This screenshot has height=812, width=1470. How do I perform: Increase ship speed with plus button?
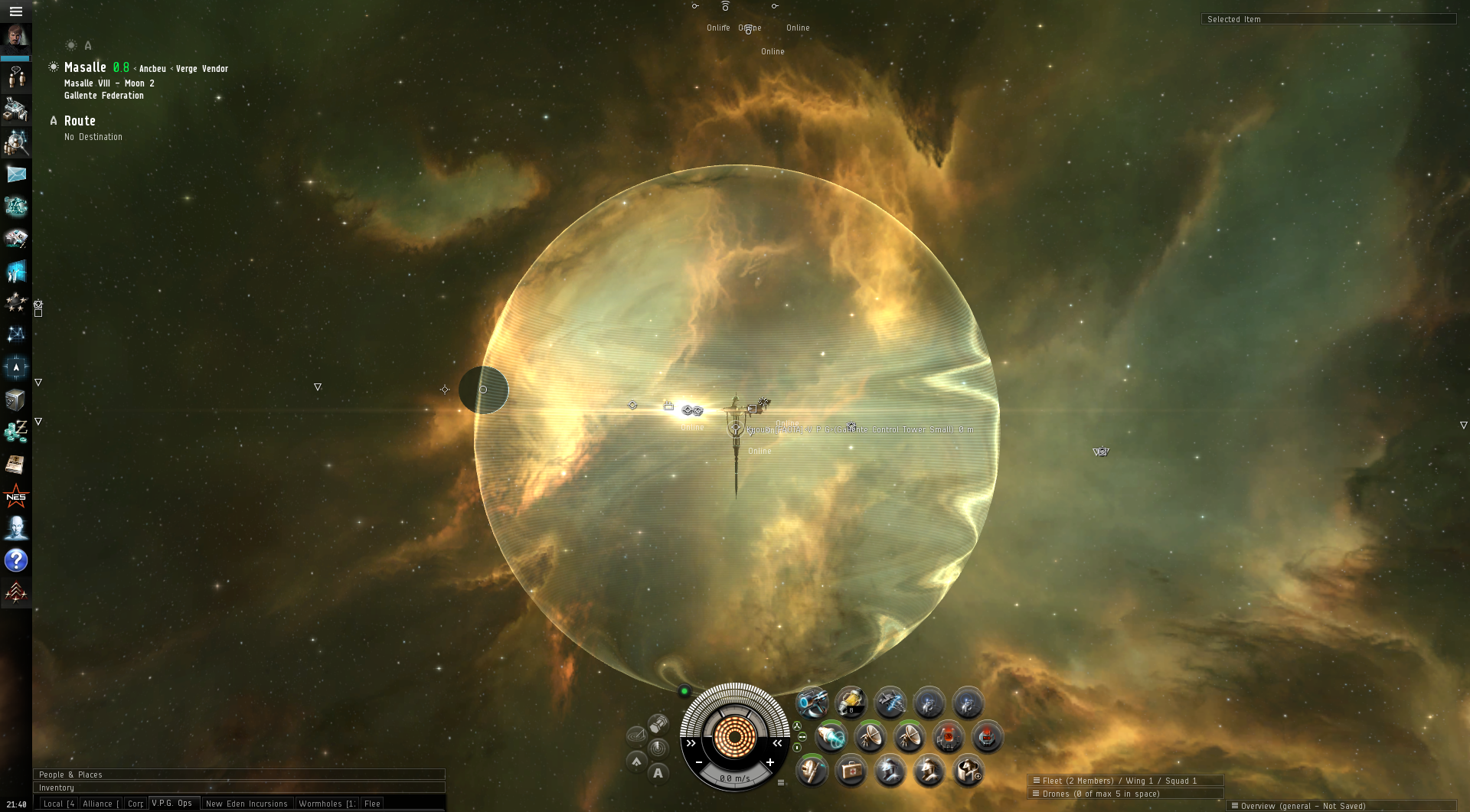tap(770, 762)
